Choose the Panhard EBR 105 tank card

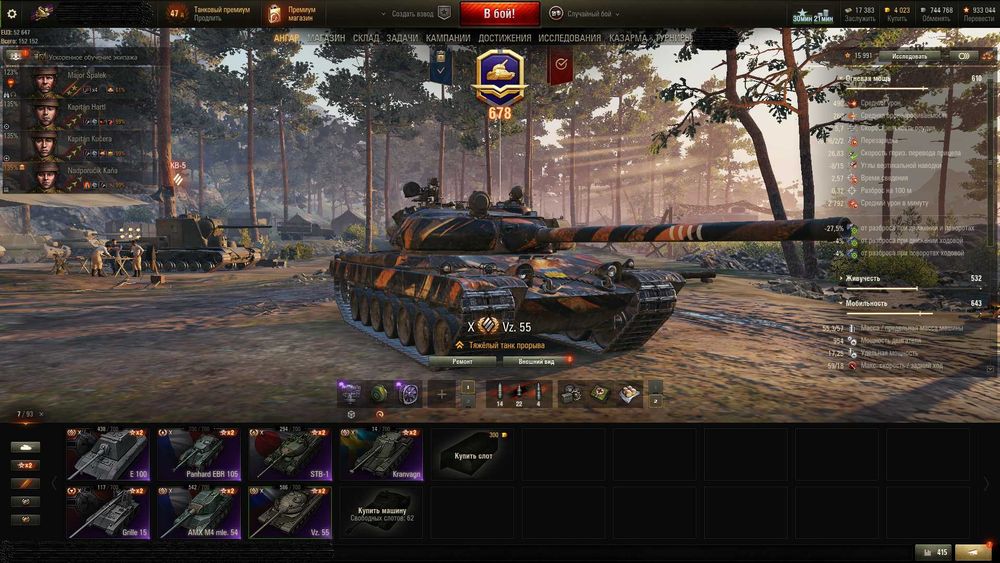[198, 454]
